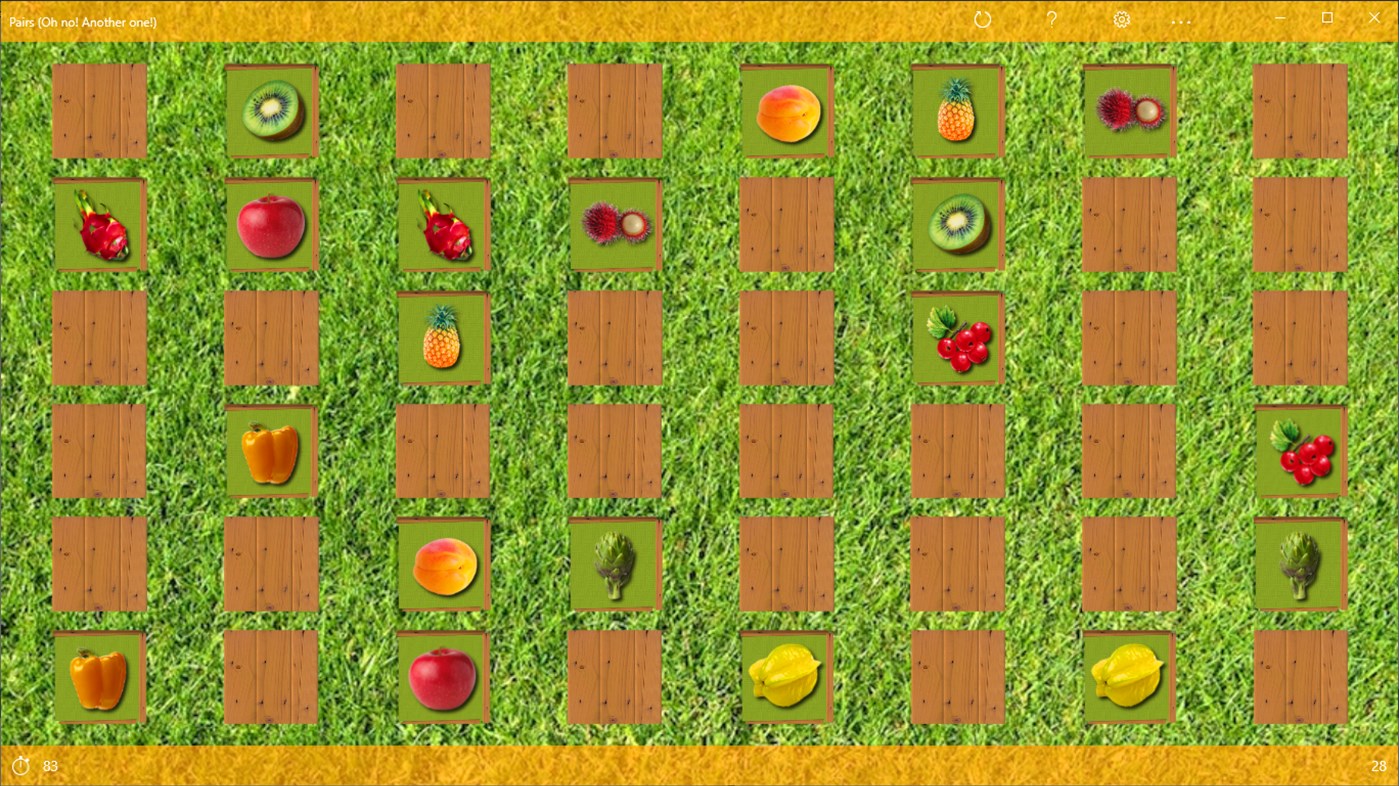Viewport: 1399px width, 786px height.
Task: Select the pineapple card near the top right
Action: pyautogui.click(x=957, y=110)
